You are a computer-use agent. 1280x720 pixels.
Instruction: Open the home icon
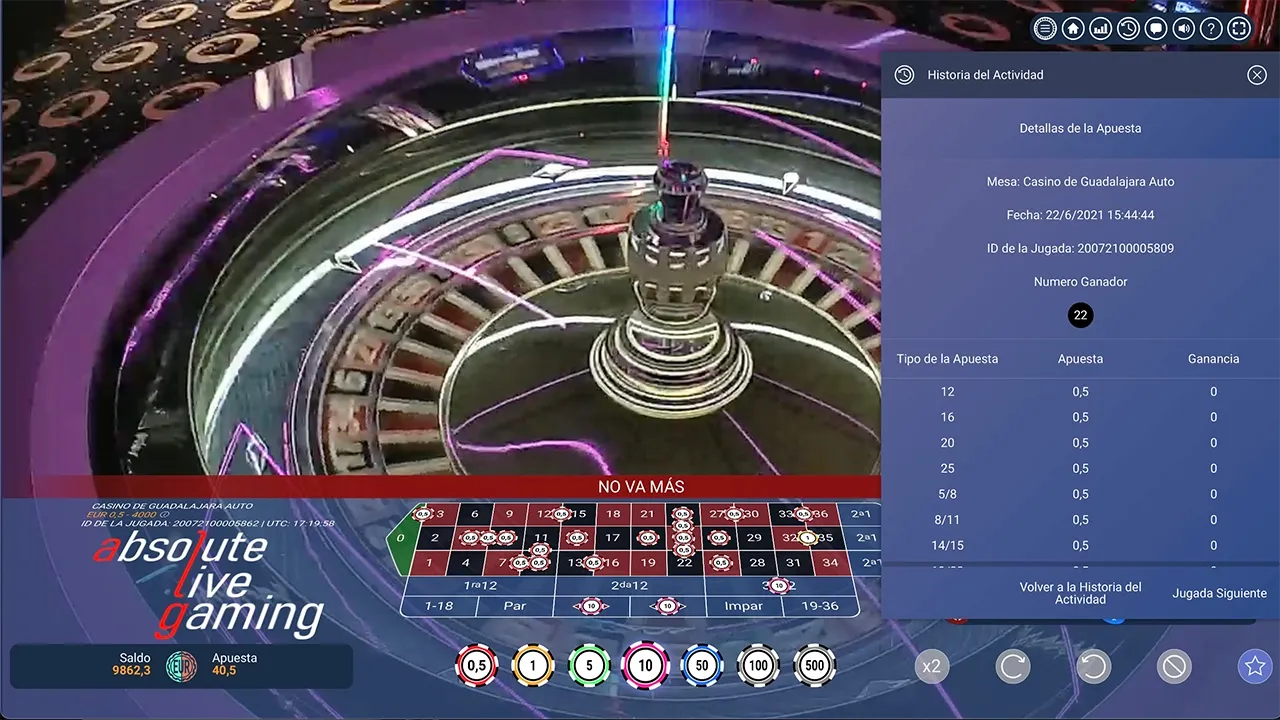coord(1072,28)
